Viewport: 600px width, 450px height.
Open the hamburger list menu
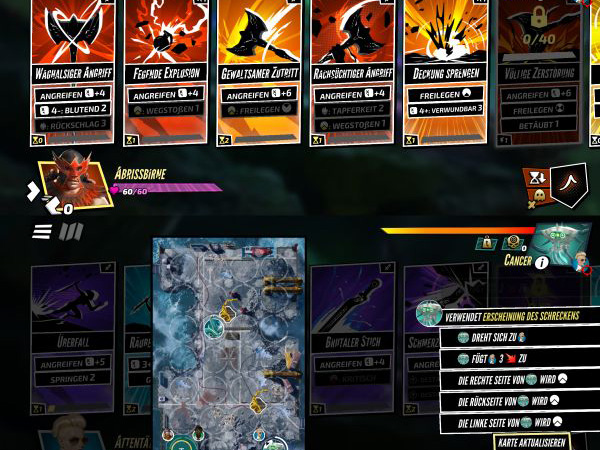click(x=42, y=232)
